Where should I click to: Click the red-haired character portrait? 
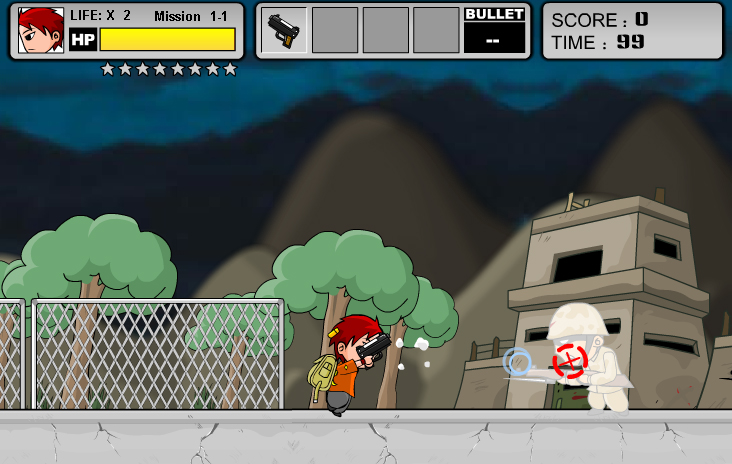click(x=41, y=30)
